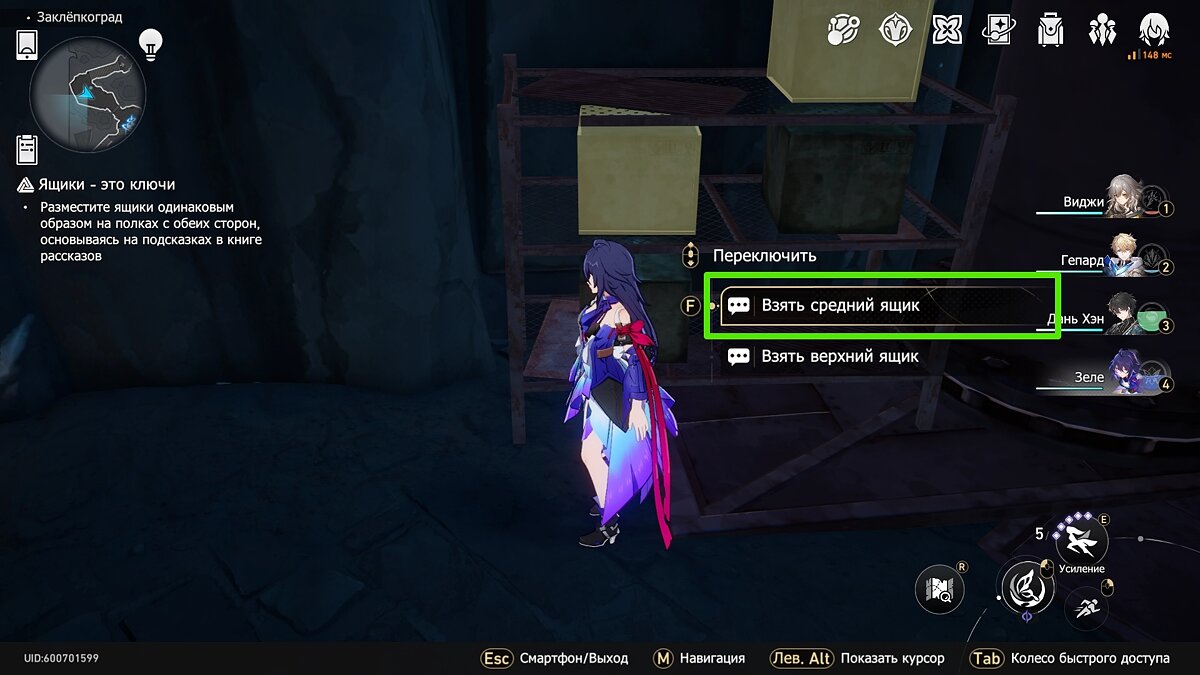Open the mission clipboard icon
Image resolution: width=1200 pixels, height=675 pixels.
[27, 149]
